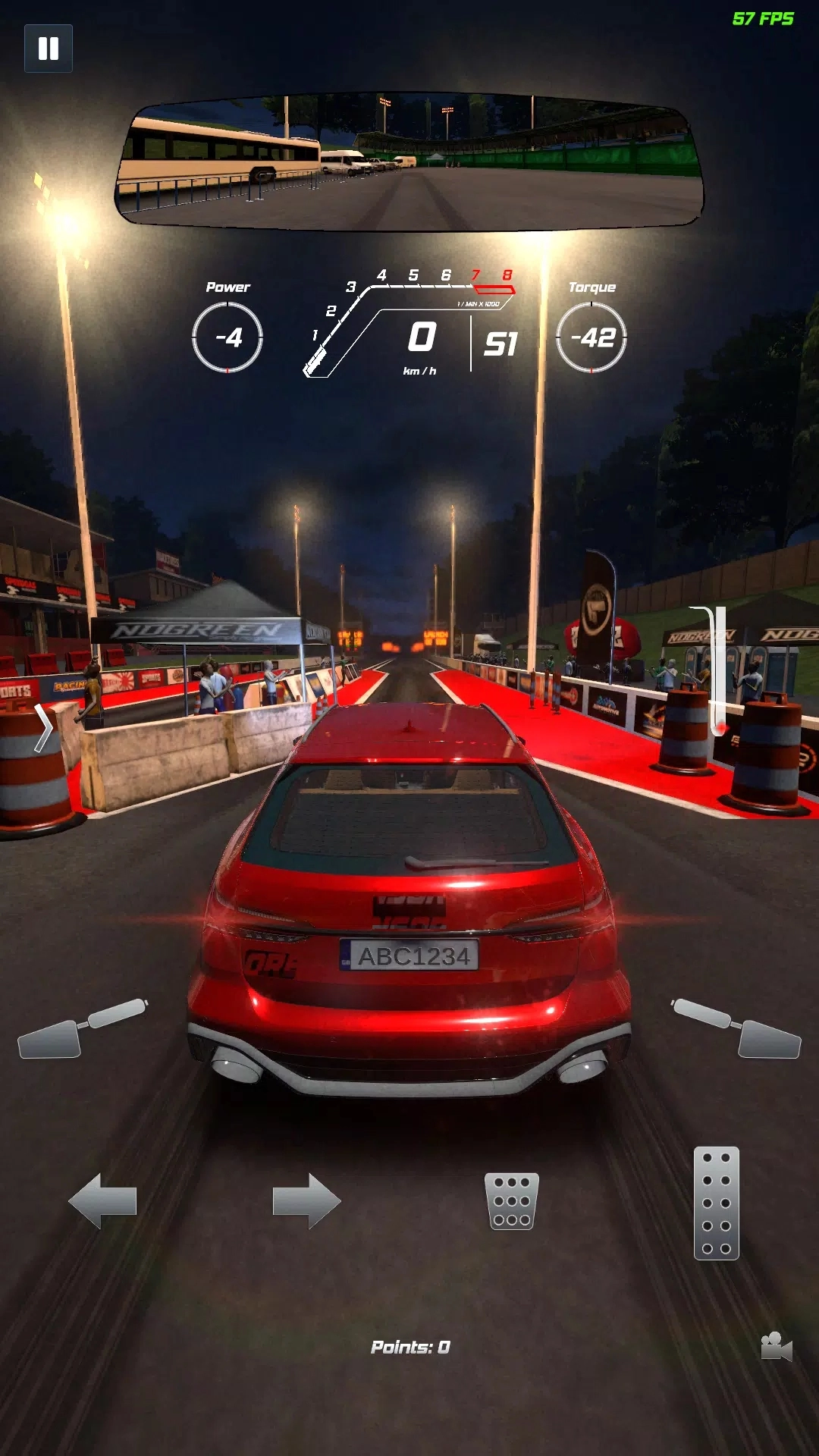The image size is (819, 1456).
Task: Tap the left side mirror icon
Action: (80, 1029)
